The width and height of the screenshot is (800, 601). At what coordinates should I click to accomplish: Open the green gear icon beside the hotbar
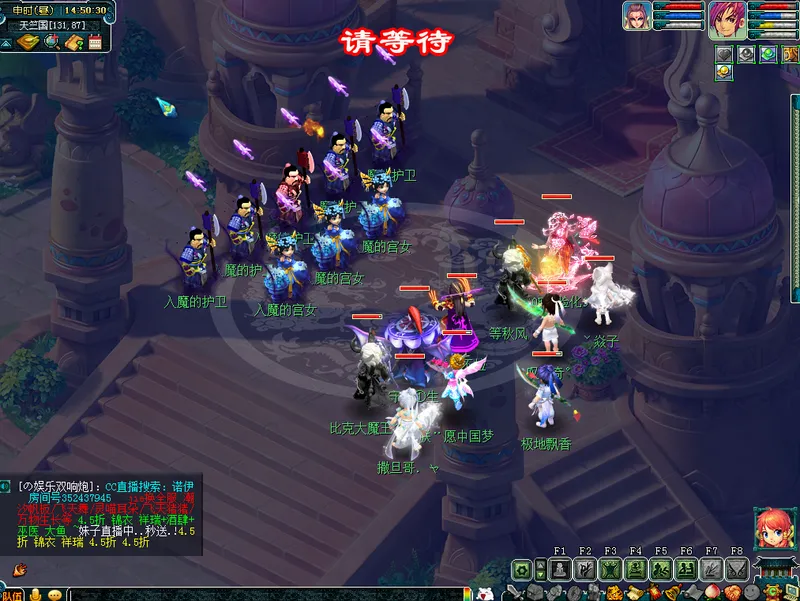pos(522,570)
